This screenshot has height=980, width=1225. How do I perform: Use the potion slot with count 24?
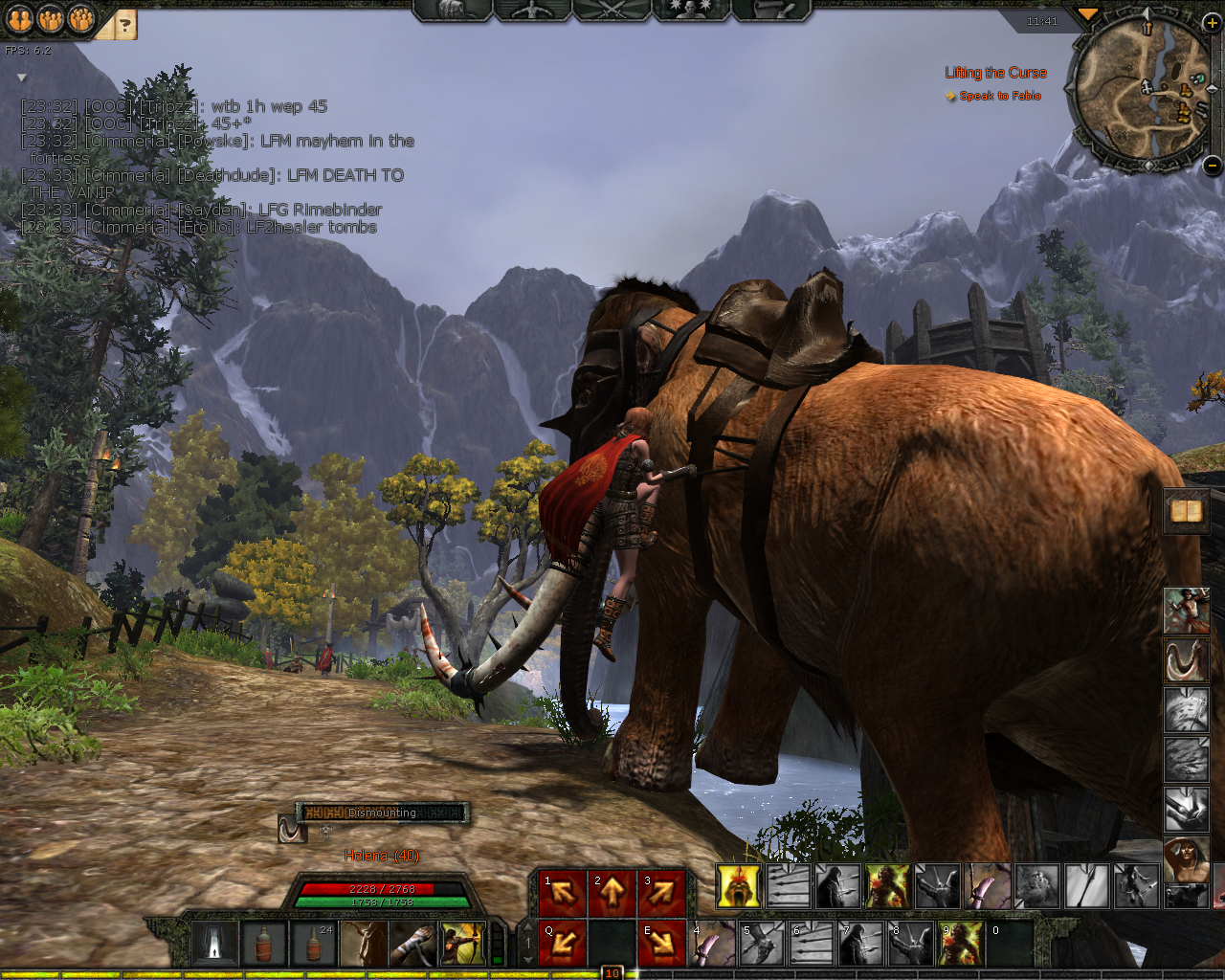pyautogui.click(x=314, y=944)
